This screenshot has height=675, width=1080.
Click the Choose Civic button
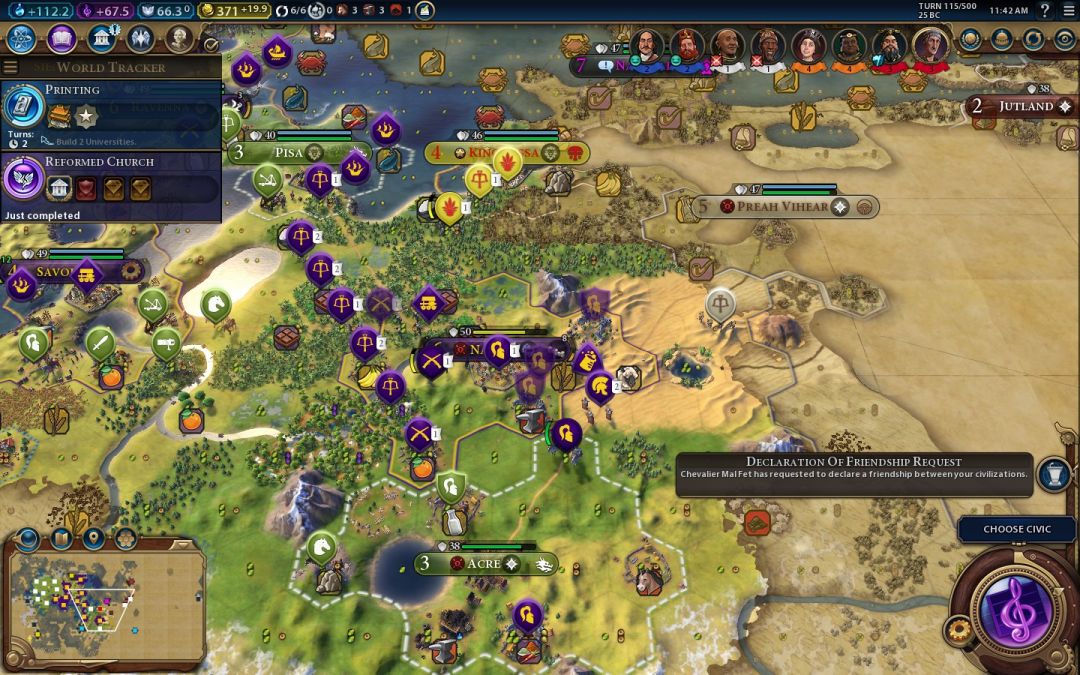(x=1016, y=529)
